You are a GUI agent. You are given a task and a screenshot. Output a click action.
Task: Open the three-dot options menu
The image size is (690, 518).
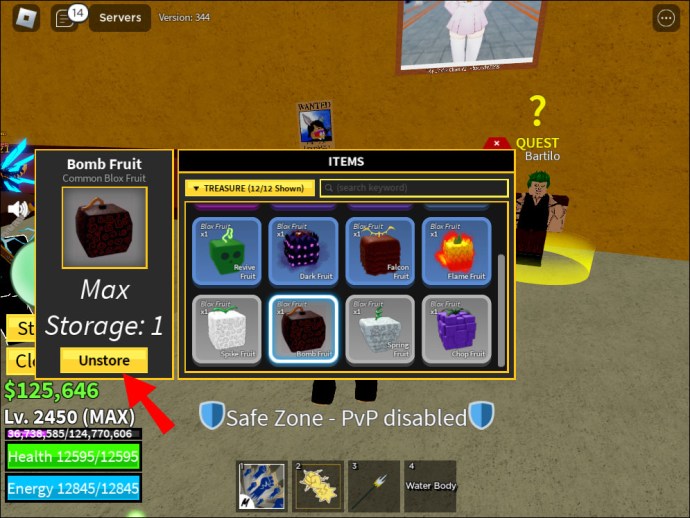point(665,18)
